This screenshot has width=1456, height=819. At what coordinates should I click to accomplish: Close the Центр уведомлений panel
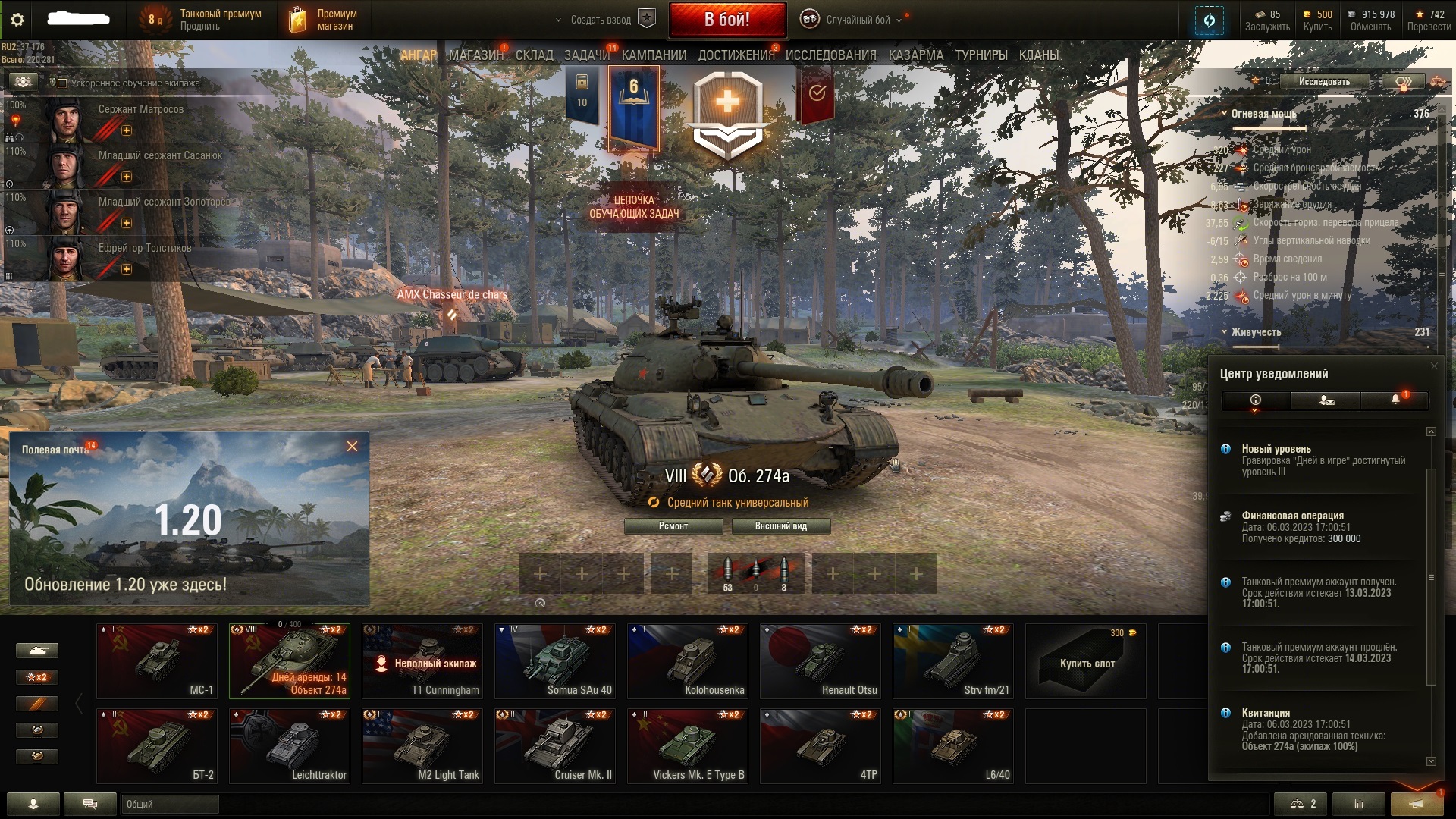[1433, 366]
